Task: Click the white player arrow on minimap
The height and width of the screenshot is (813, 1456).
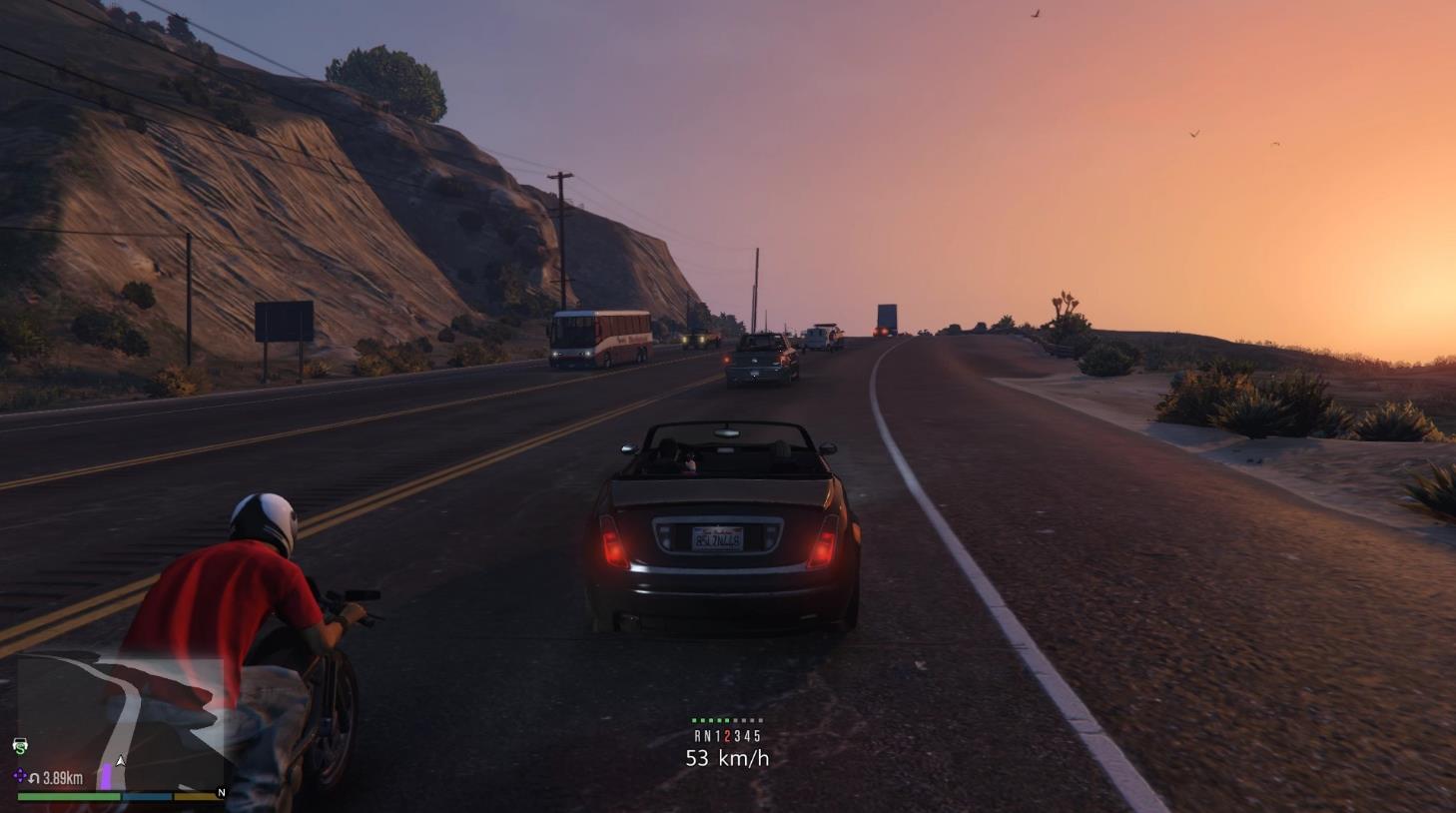Action: 121,761
